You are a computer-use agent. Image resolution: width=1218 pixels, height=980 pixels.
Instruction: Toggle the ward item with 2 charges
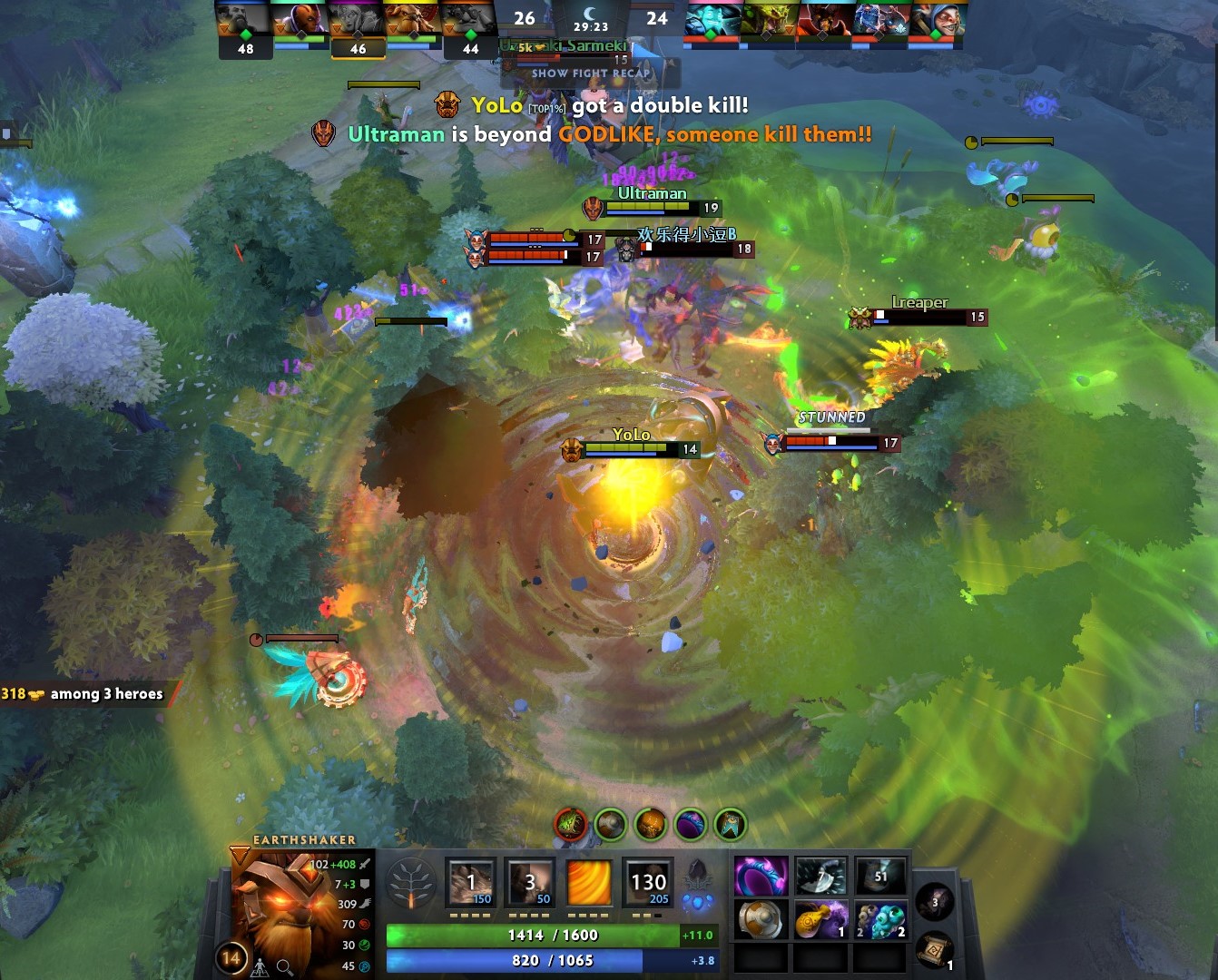tap(880, 918)
